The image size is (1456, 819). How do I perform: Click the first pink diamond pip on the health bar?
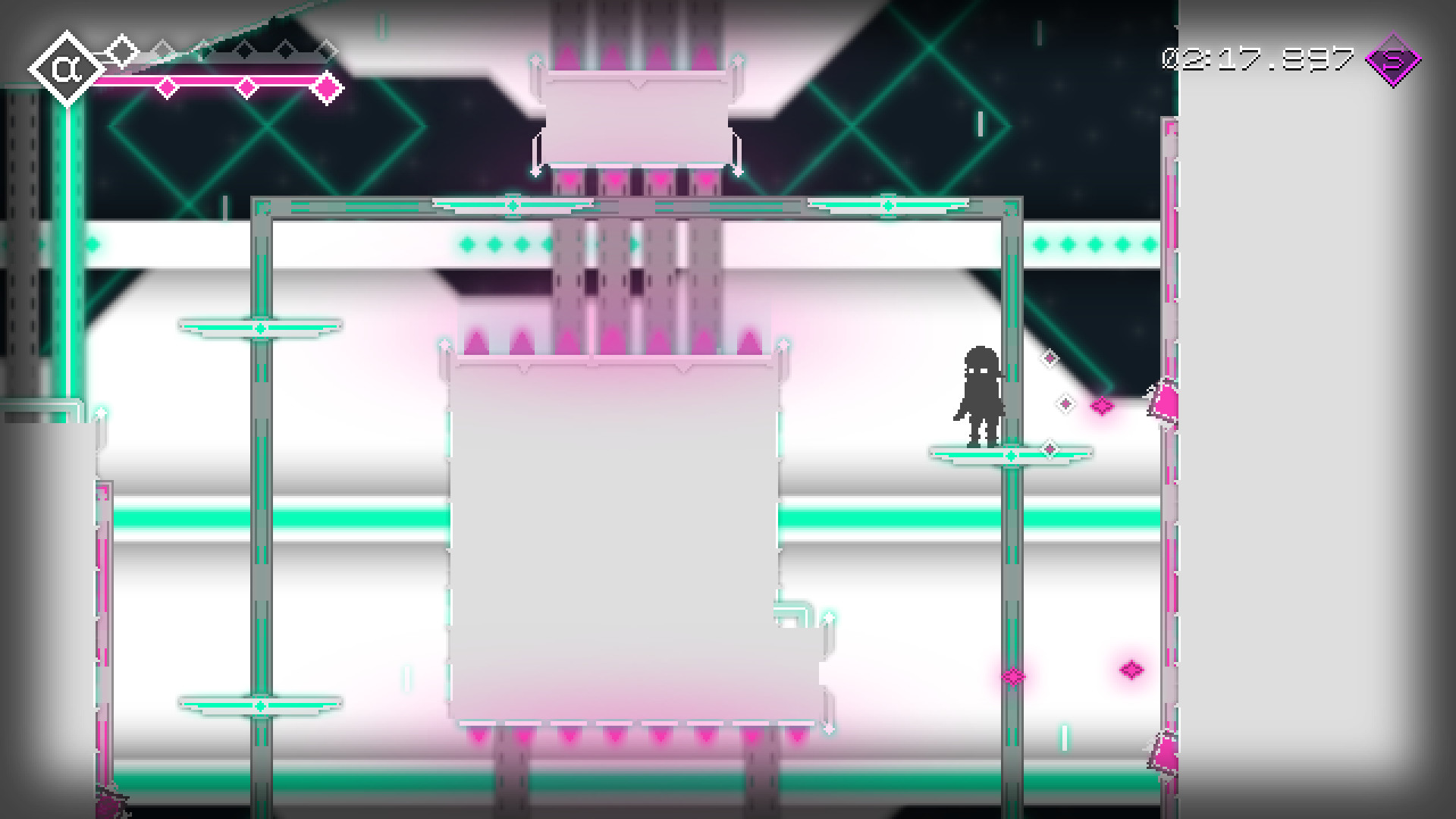pyautogui.click(x=167, y=86)
